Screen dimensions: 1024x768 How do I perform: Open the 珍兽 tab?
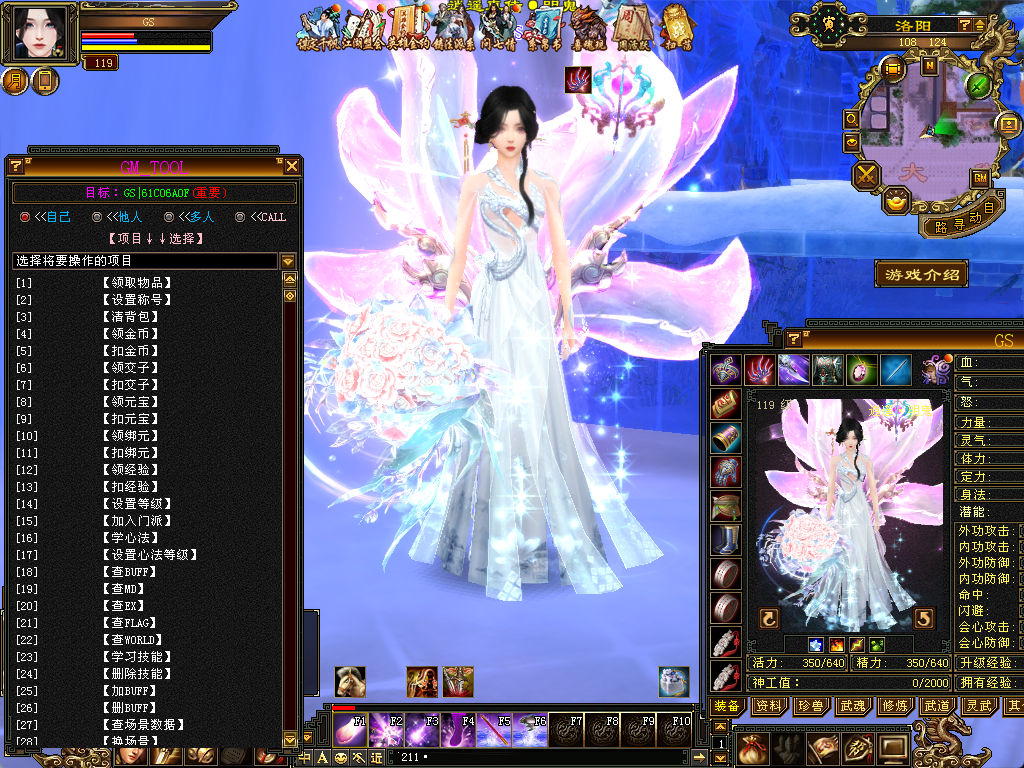811,706
